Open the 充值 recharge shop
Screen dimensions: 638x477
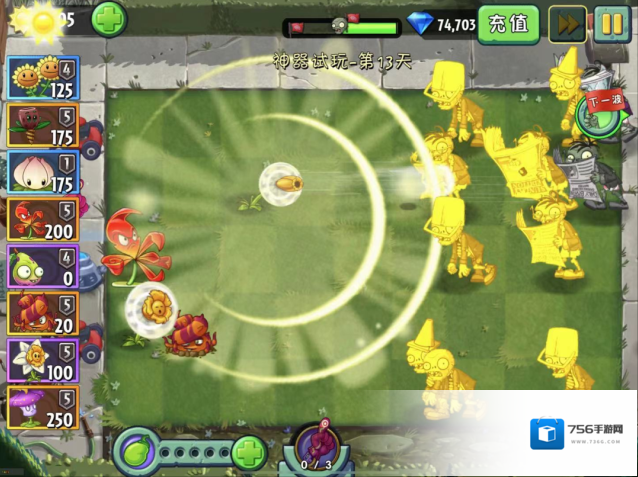pos(508,23)
